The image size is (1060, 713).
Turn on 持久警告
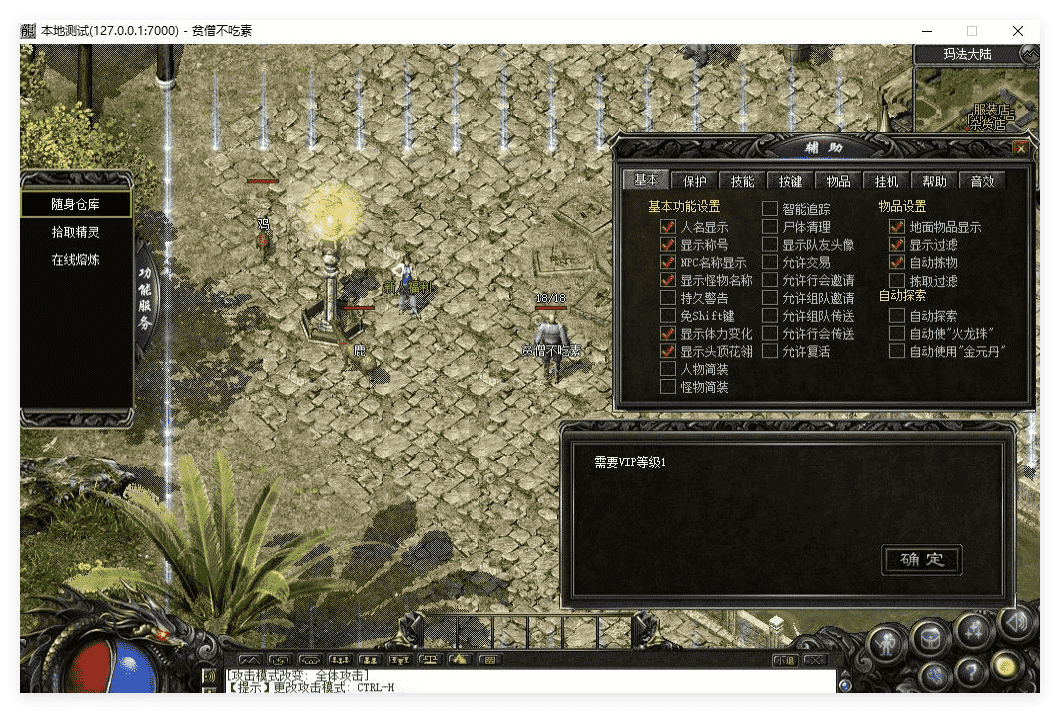click(668, 298)
